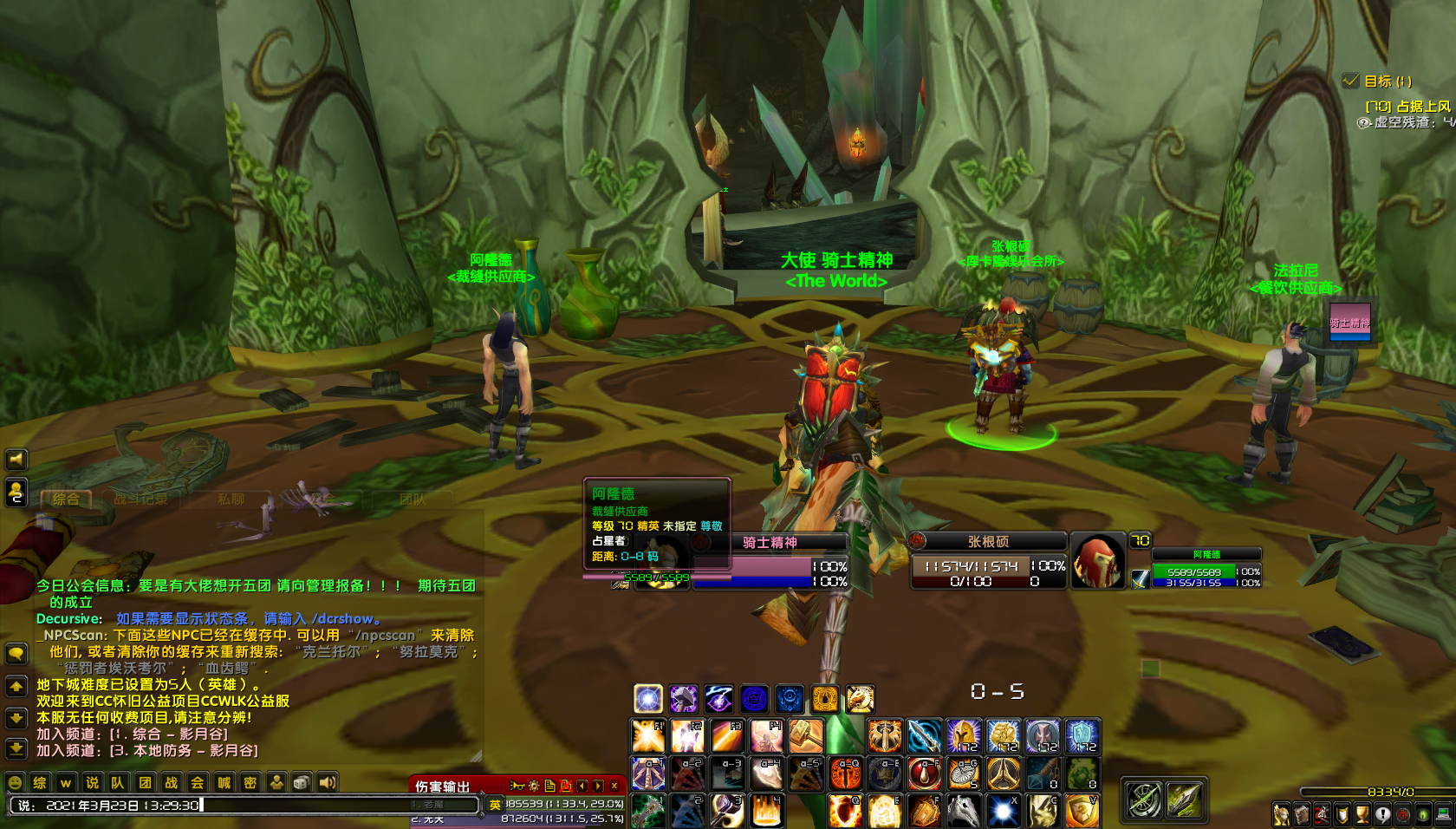
Task: Roll the dice icon on chat bar
Action: click(x=301, y=783)
